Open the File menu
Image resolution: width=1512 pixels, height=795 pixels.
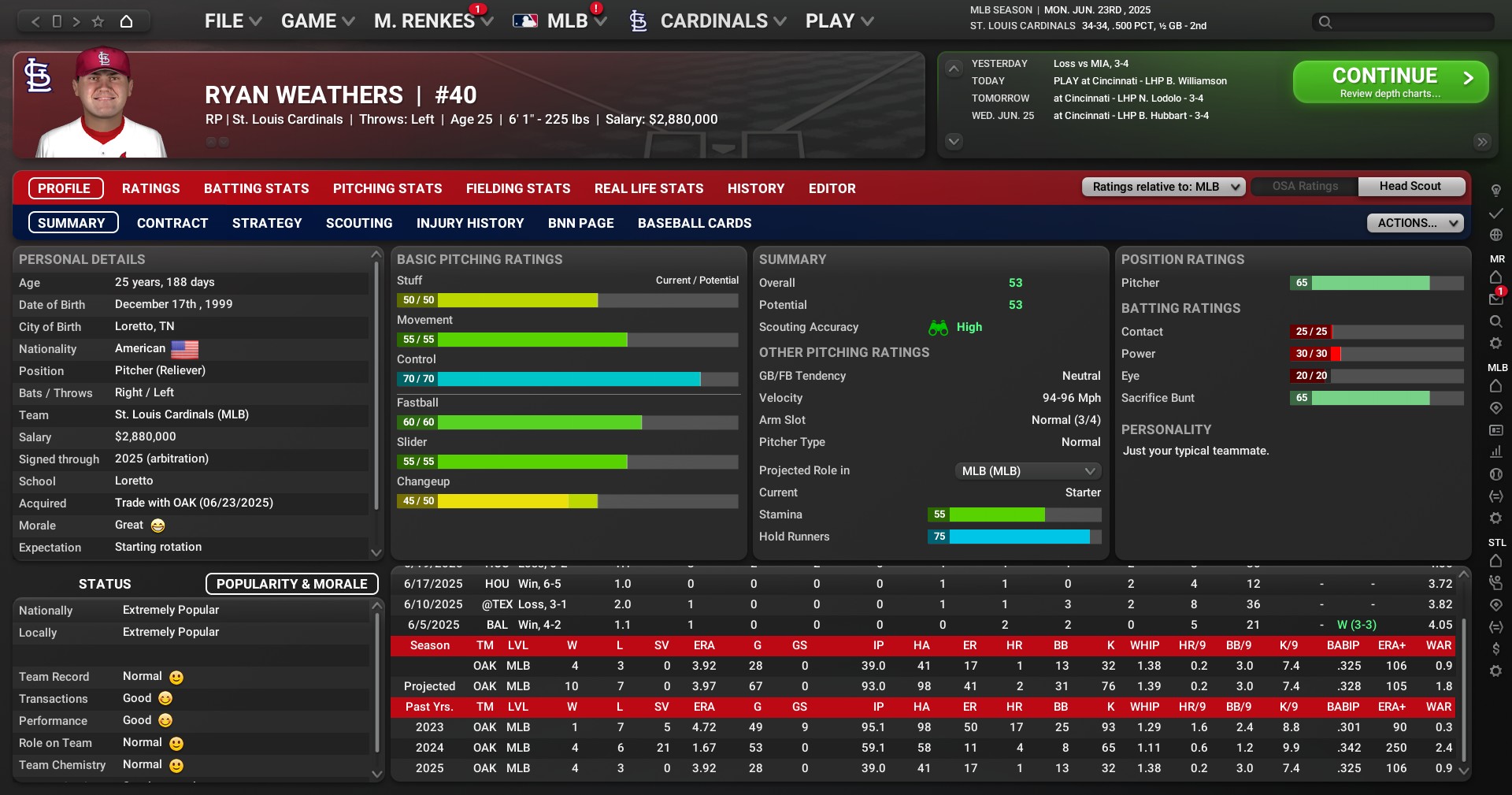click(x=232, y=21)
